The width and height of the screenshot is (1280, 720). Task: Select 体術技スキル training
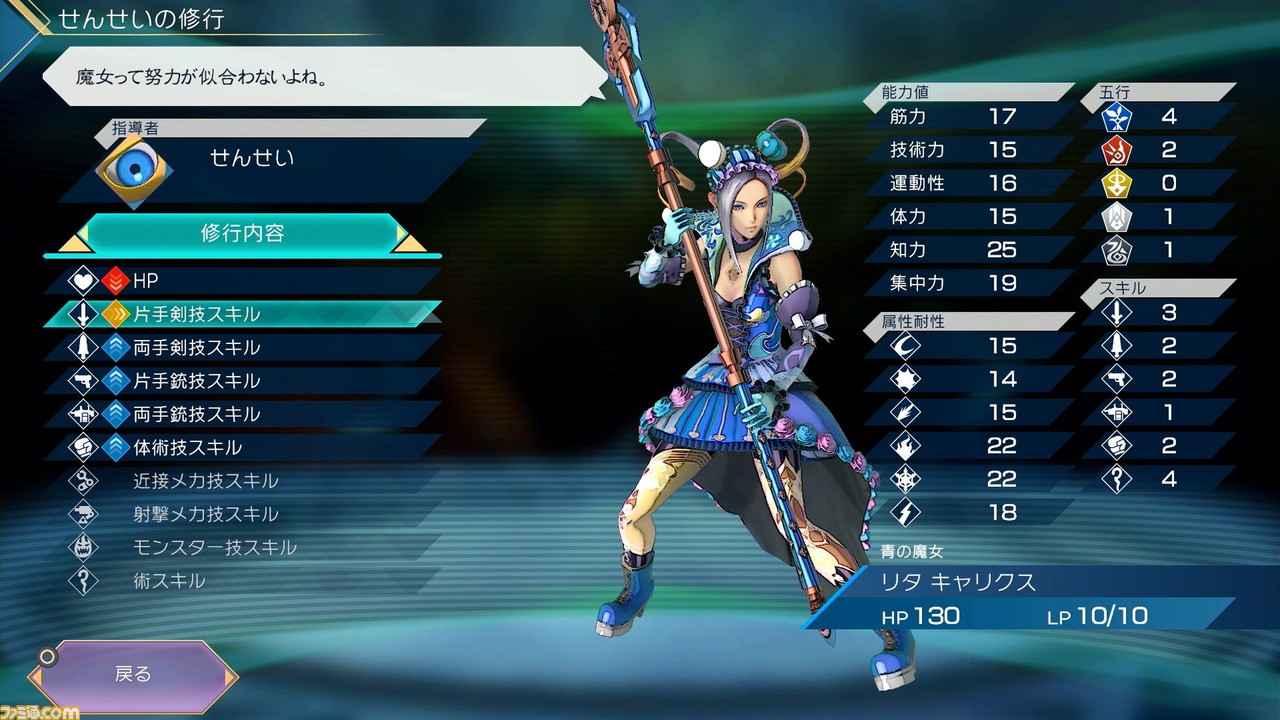pyautogui.click(x=240, y=447)
